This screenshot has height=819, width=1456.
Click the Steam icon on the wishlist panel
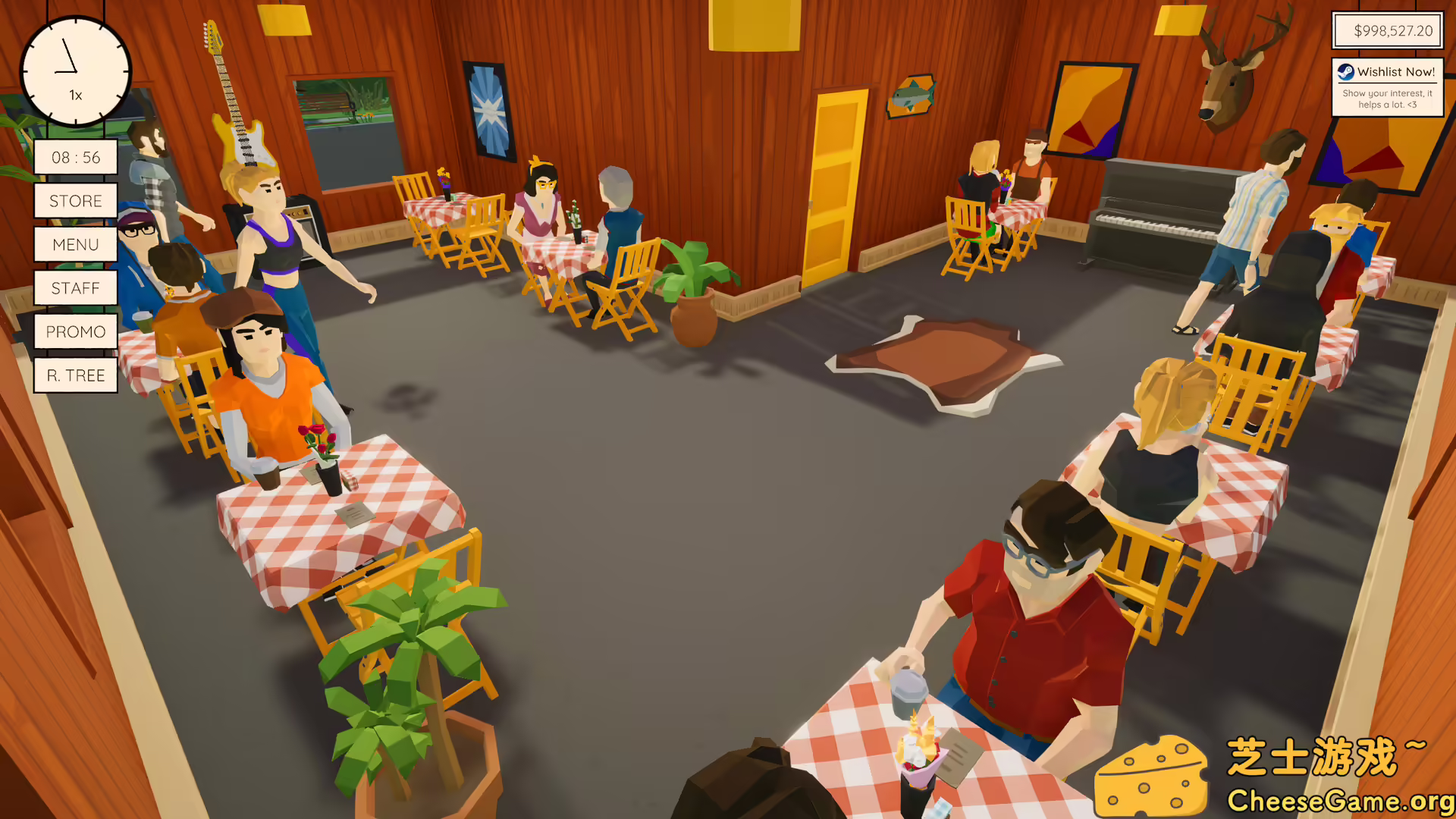pos(1346,71)
